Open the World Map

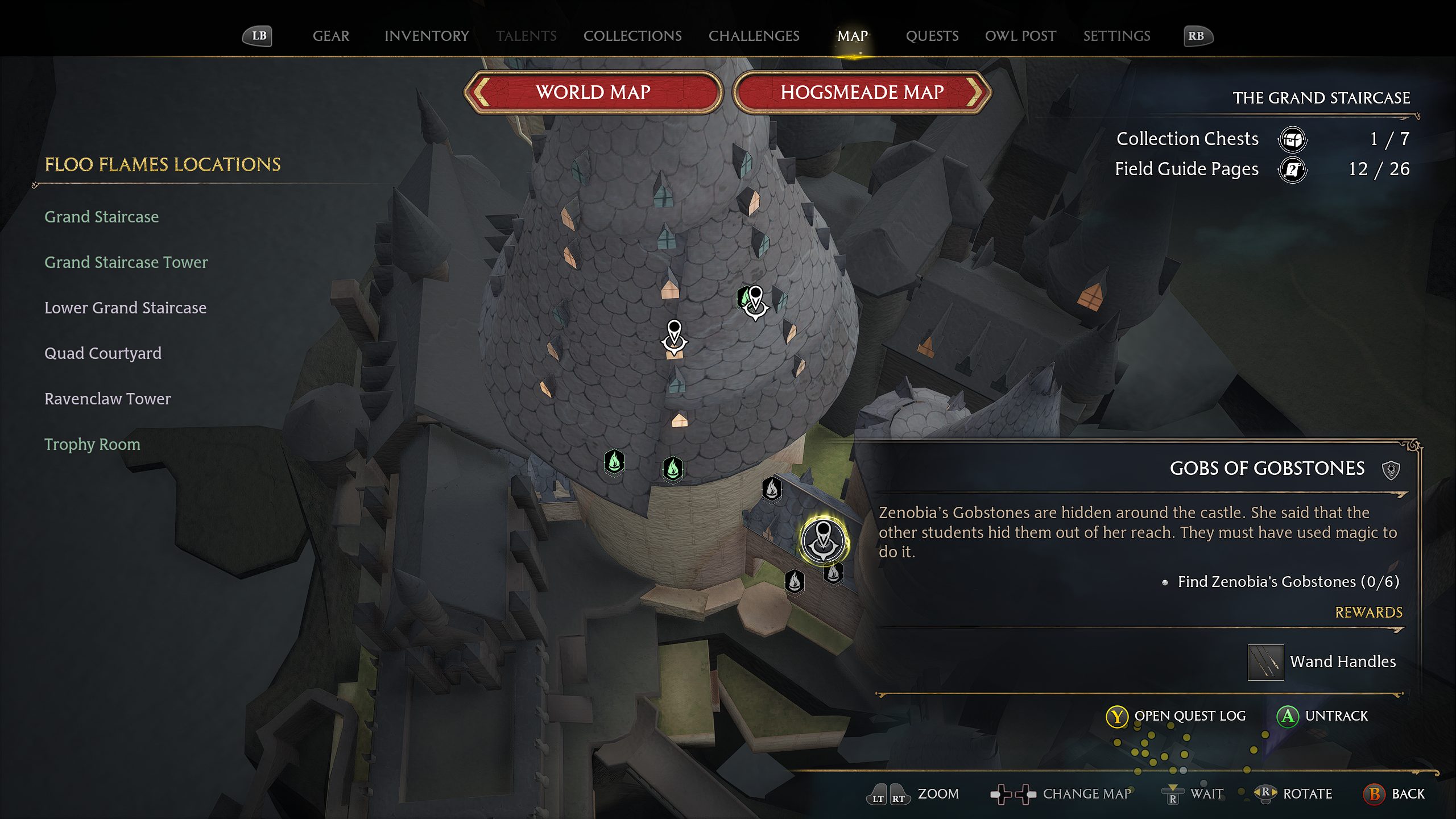click(593, 92)
